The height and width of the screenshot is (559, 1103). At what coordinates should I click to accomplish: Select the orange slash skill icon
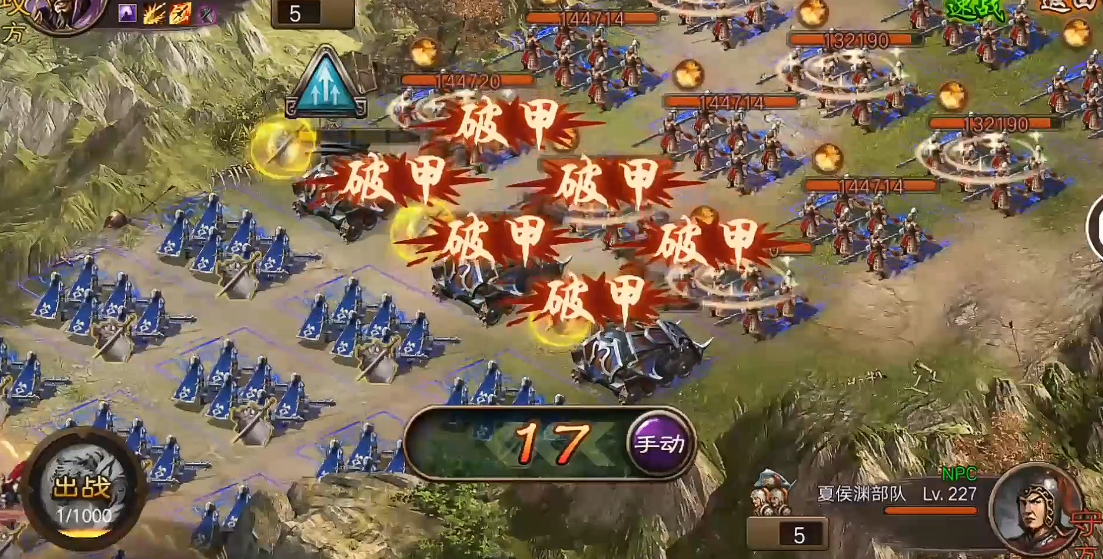tap(181, 13)
